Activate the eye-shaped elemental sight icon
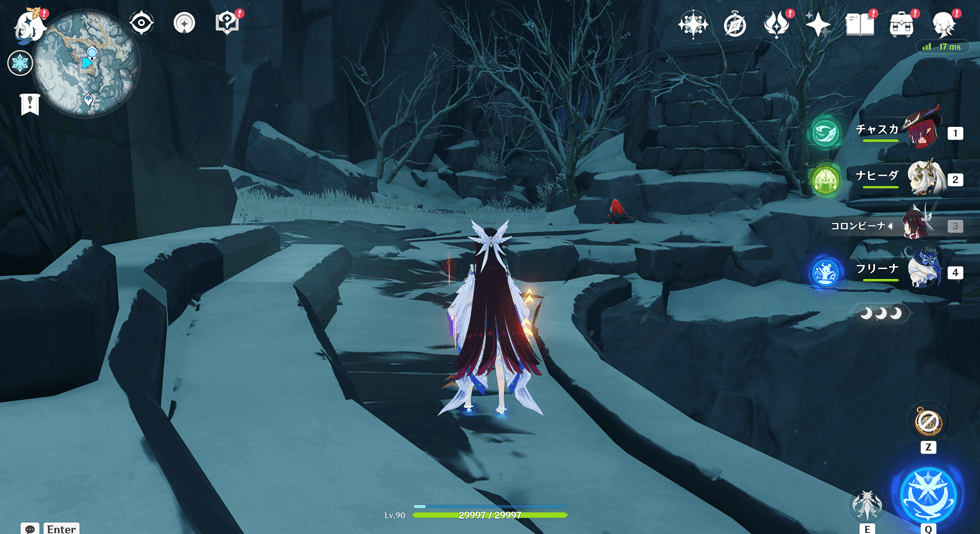 [x=142, y=23]
